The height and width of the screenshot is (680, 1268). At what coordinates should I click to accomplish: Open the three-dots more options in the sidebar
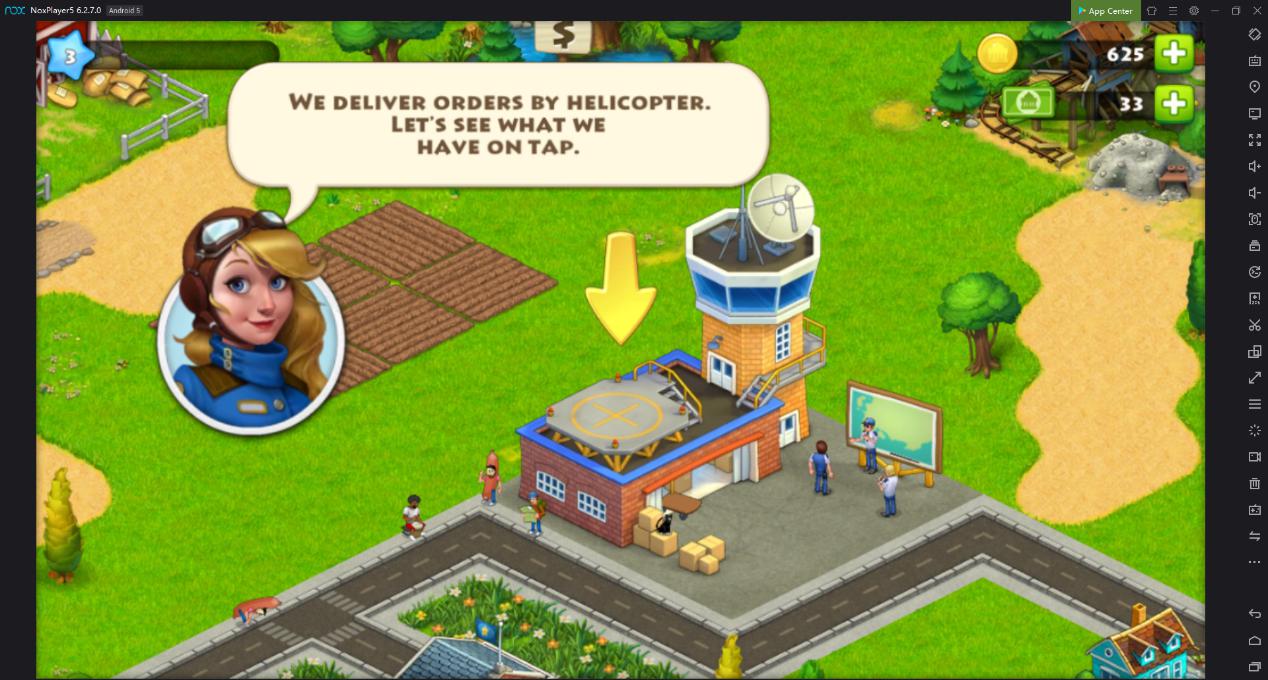[1255, 562]
